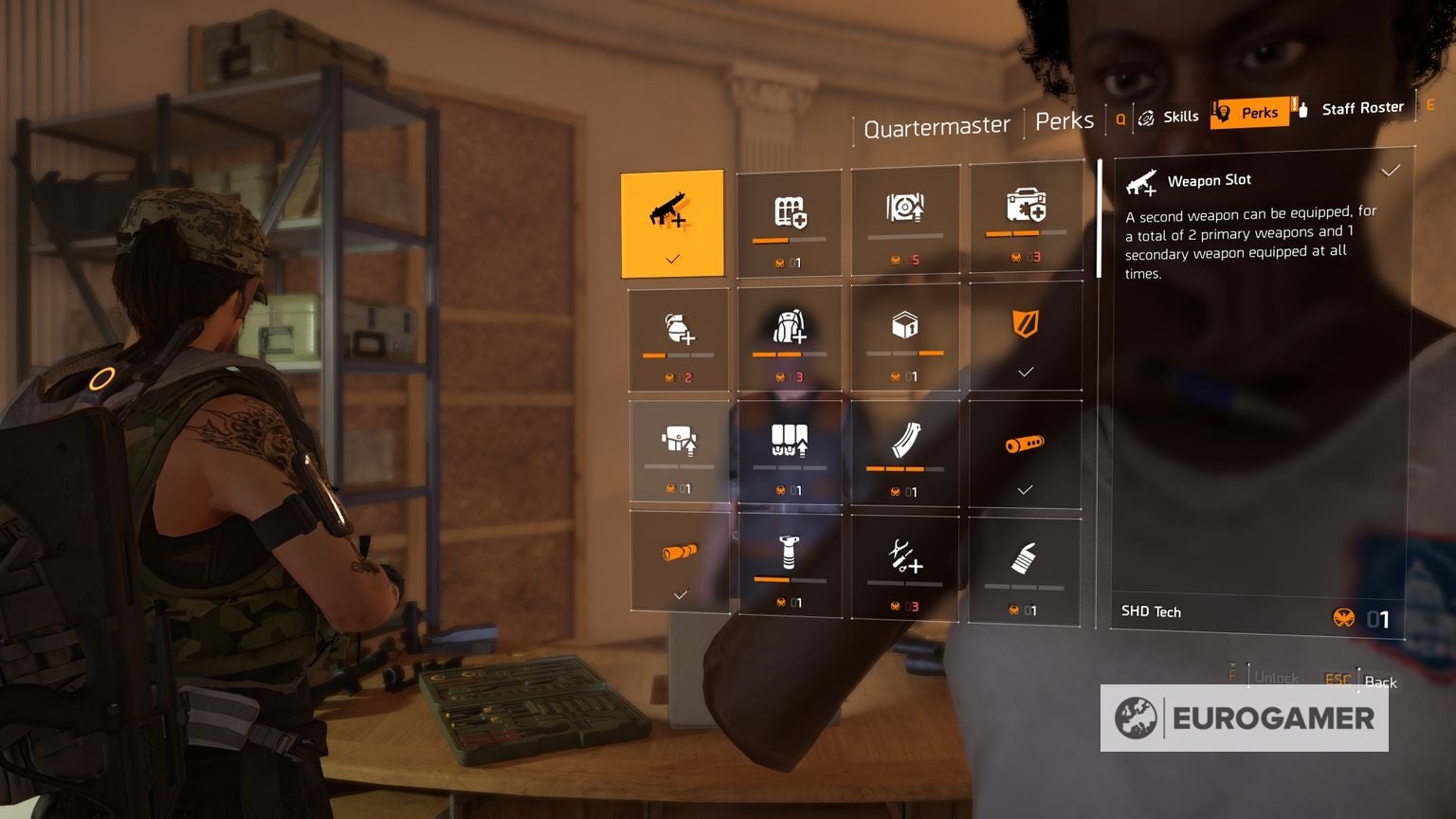
Task: Open the Staff Roster tab
Action: [x=1362, y=107]
